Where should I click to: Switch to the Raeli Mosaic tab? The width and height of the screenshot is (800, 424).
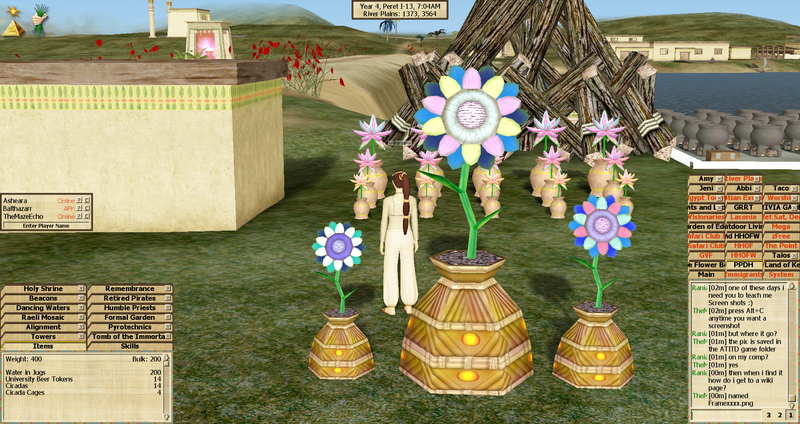click(40, 317)
